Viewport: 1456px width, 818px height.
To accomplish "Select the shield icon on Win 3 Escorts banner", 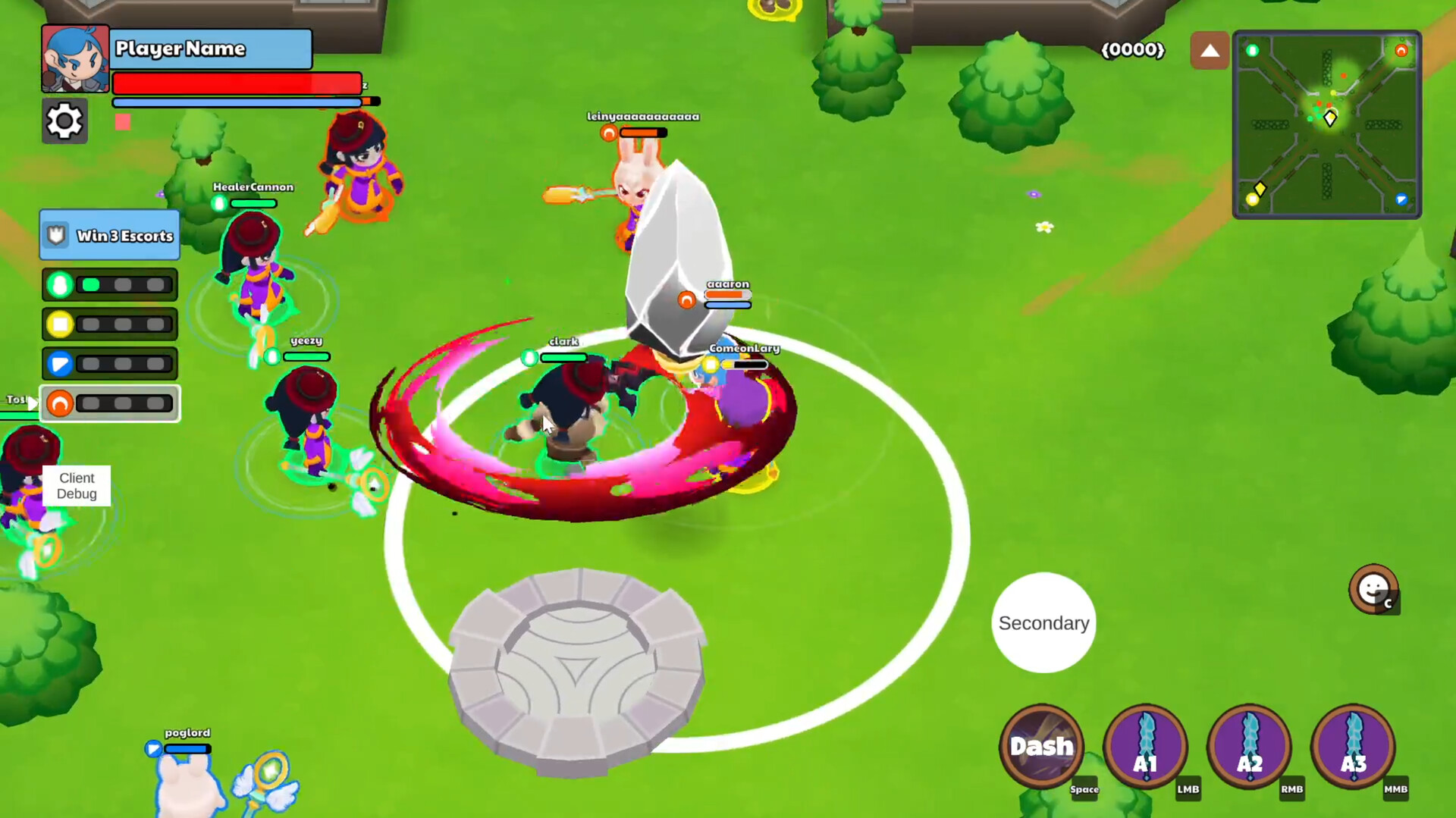I will 57,235.
